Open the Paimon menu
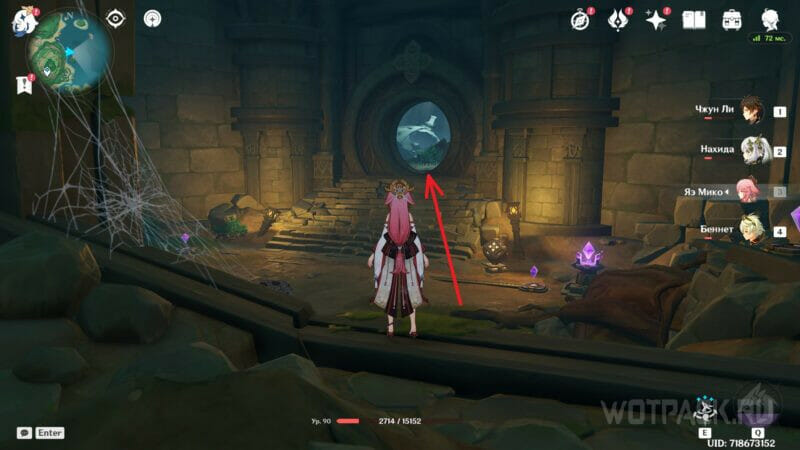800x450 pixels. (x=21, y=21)
